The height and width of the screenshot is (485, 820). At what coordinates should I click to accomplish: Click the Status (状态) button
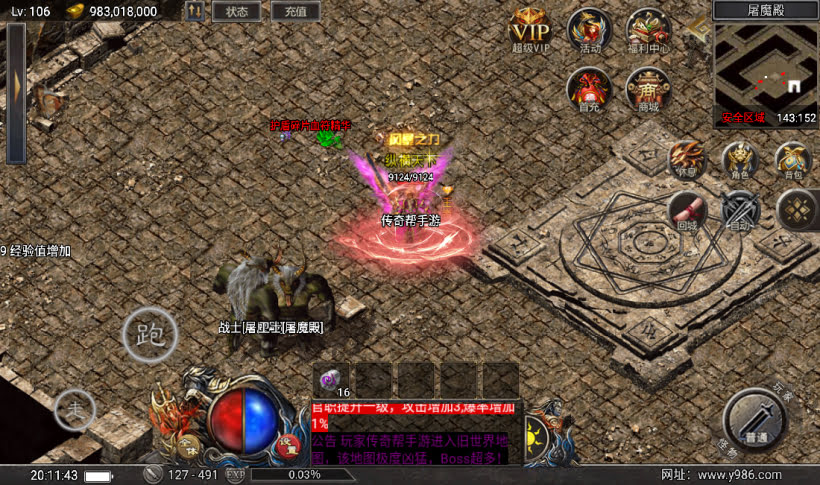click(x=237, y=12)
